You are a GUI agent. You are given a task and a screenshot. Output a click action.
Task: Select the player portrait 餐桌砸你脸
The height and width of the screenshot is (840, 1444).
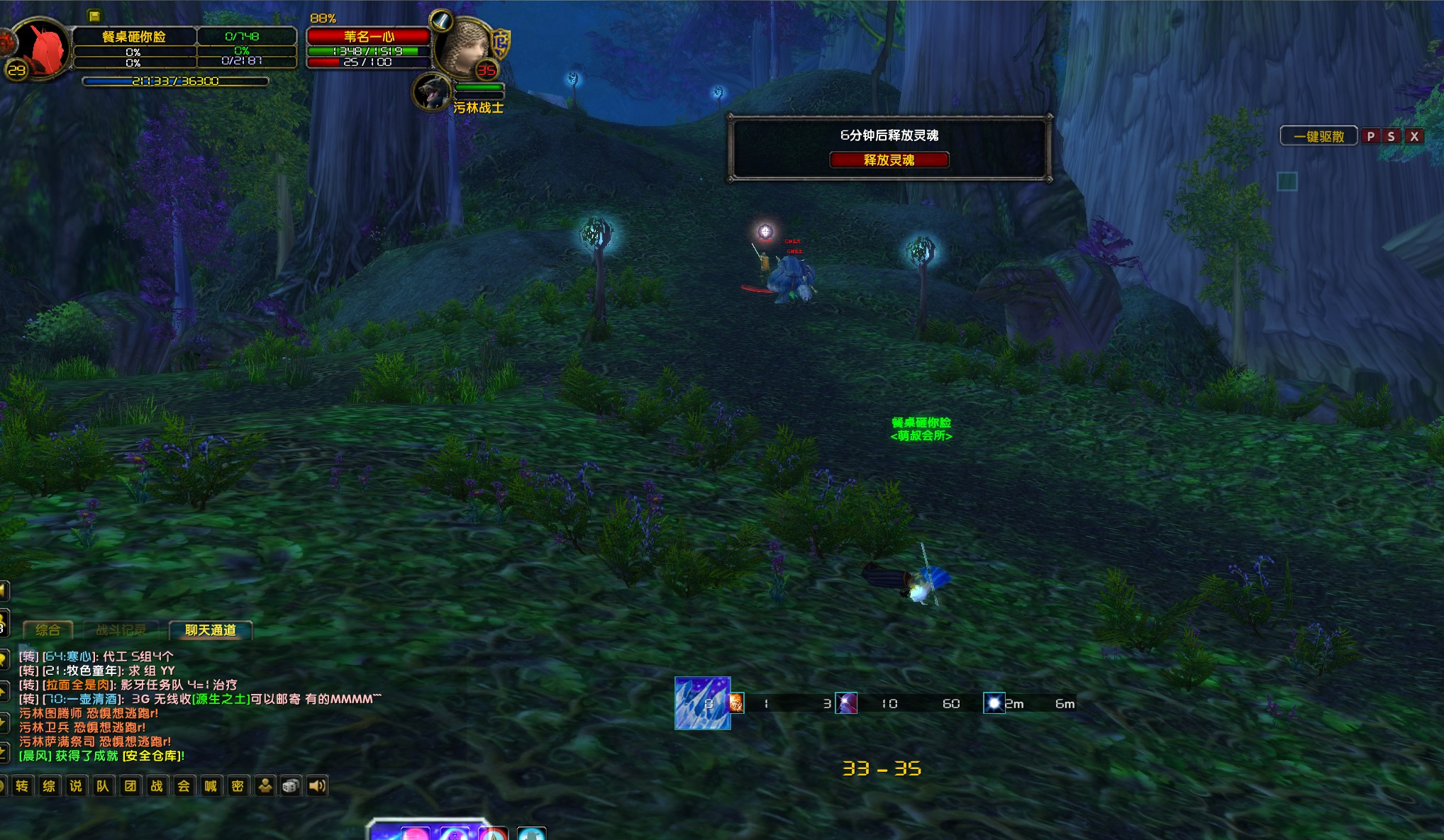(x=40, y=48)
